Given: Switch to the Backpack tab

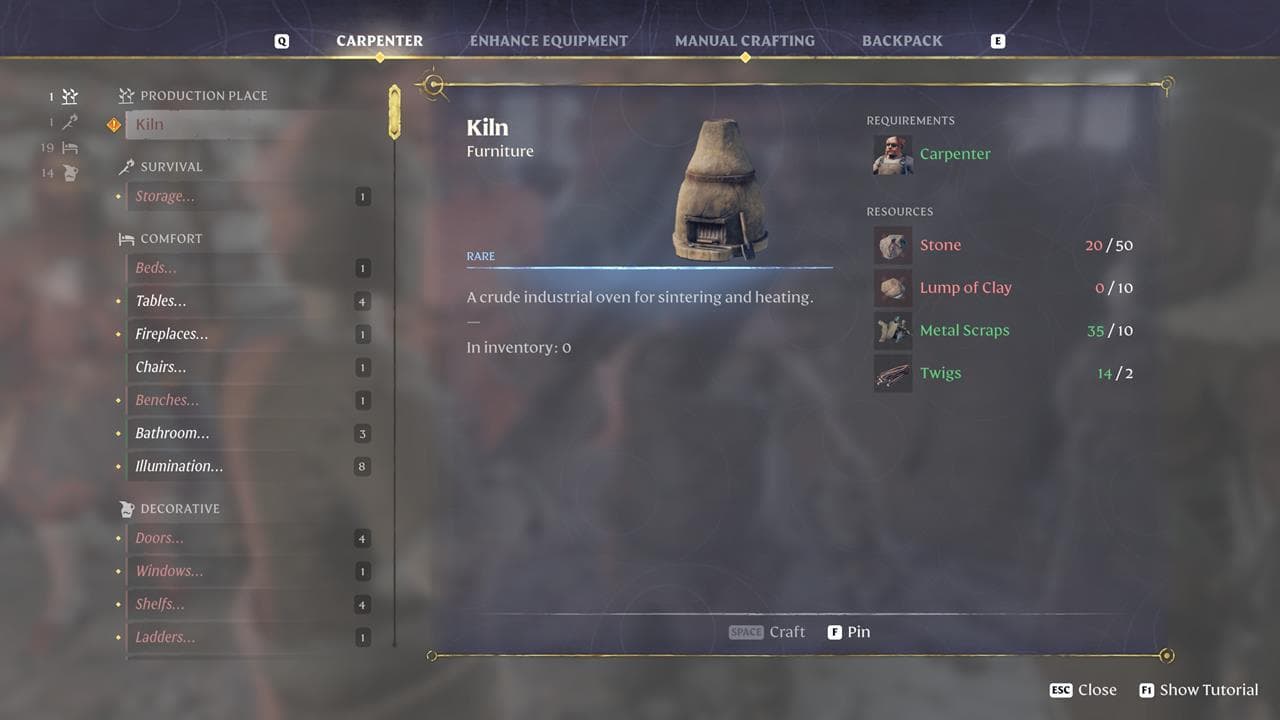Looking at the screenshot, I should coord(902,41).
